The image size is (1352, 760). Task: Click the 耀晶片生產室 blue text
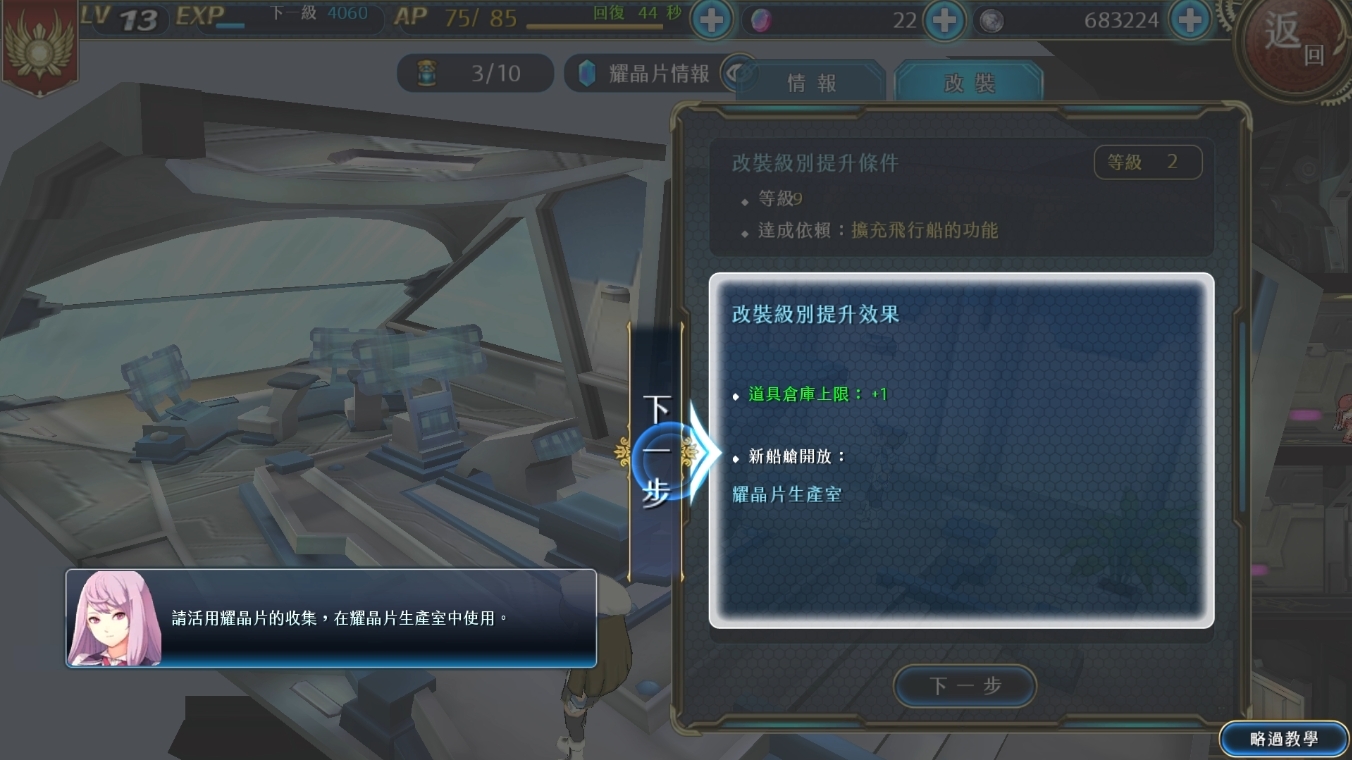(x=787, y=494)
